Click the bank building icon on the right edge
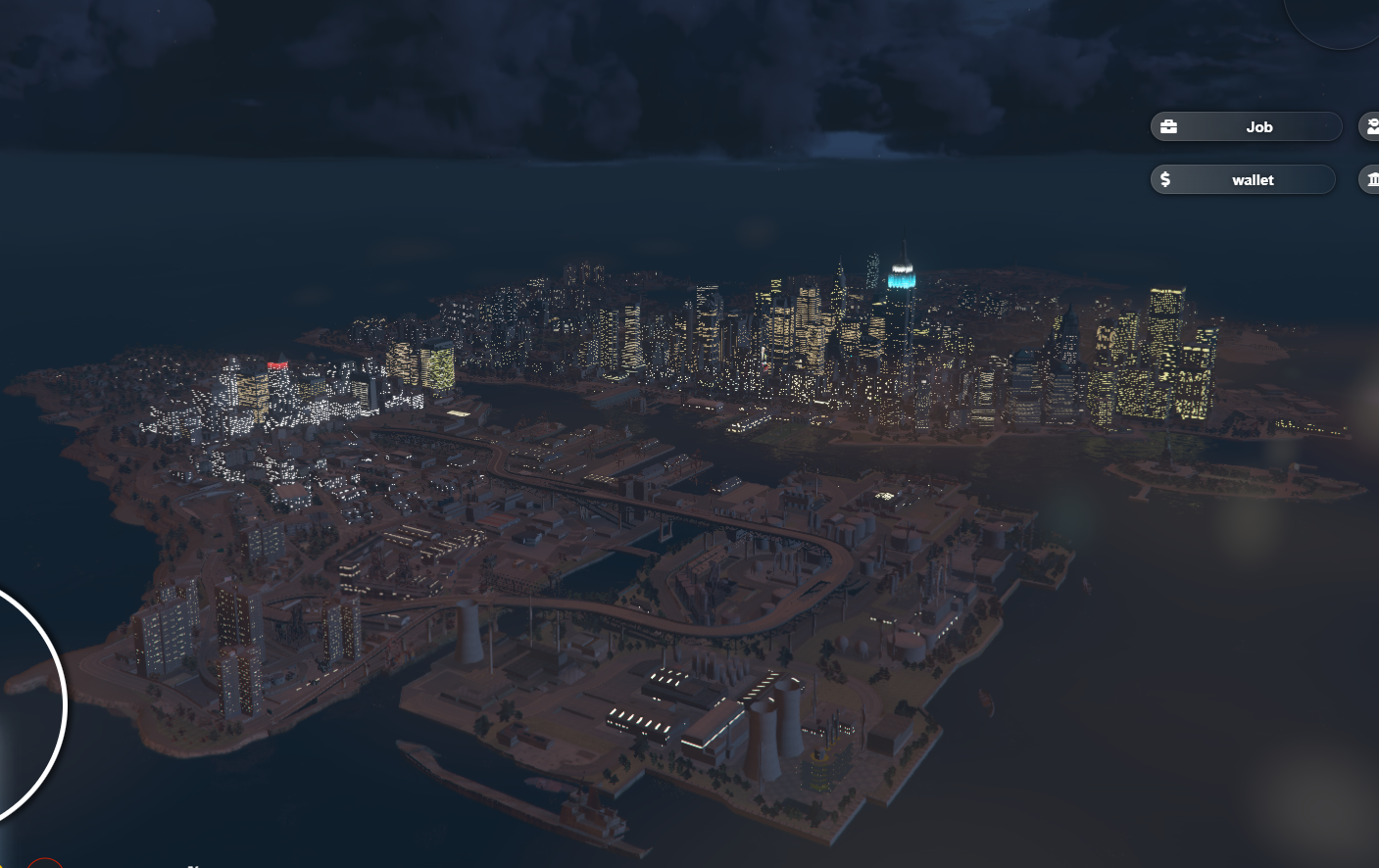 (x=1371, y=179)
